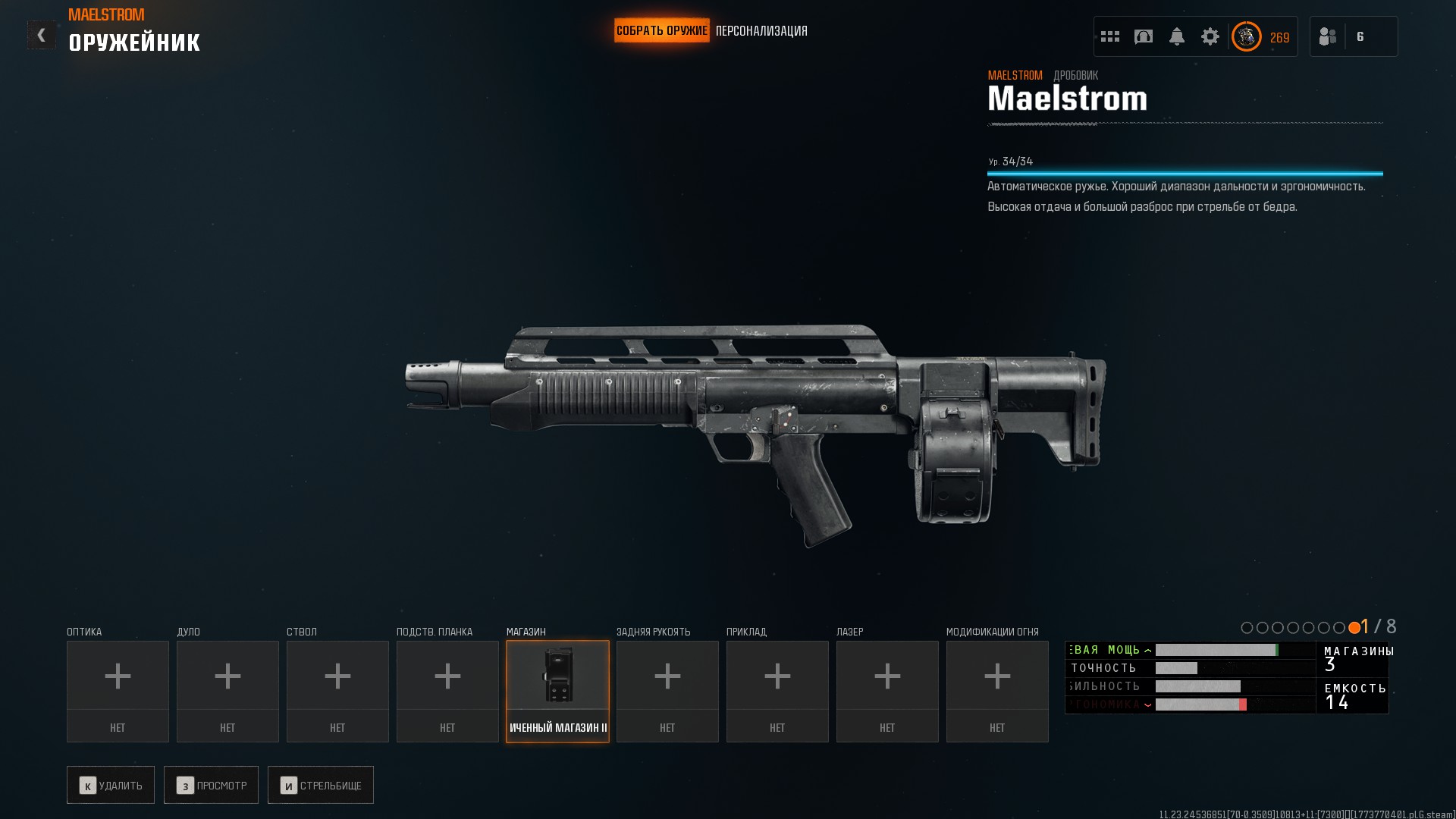Click the player profile emblem
The image size is (1456, 819).
1247,36
